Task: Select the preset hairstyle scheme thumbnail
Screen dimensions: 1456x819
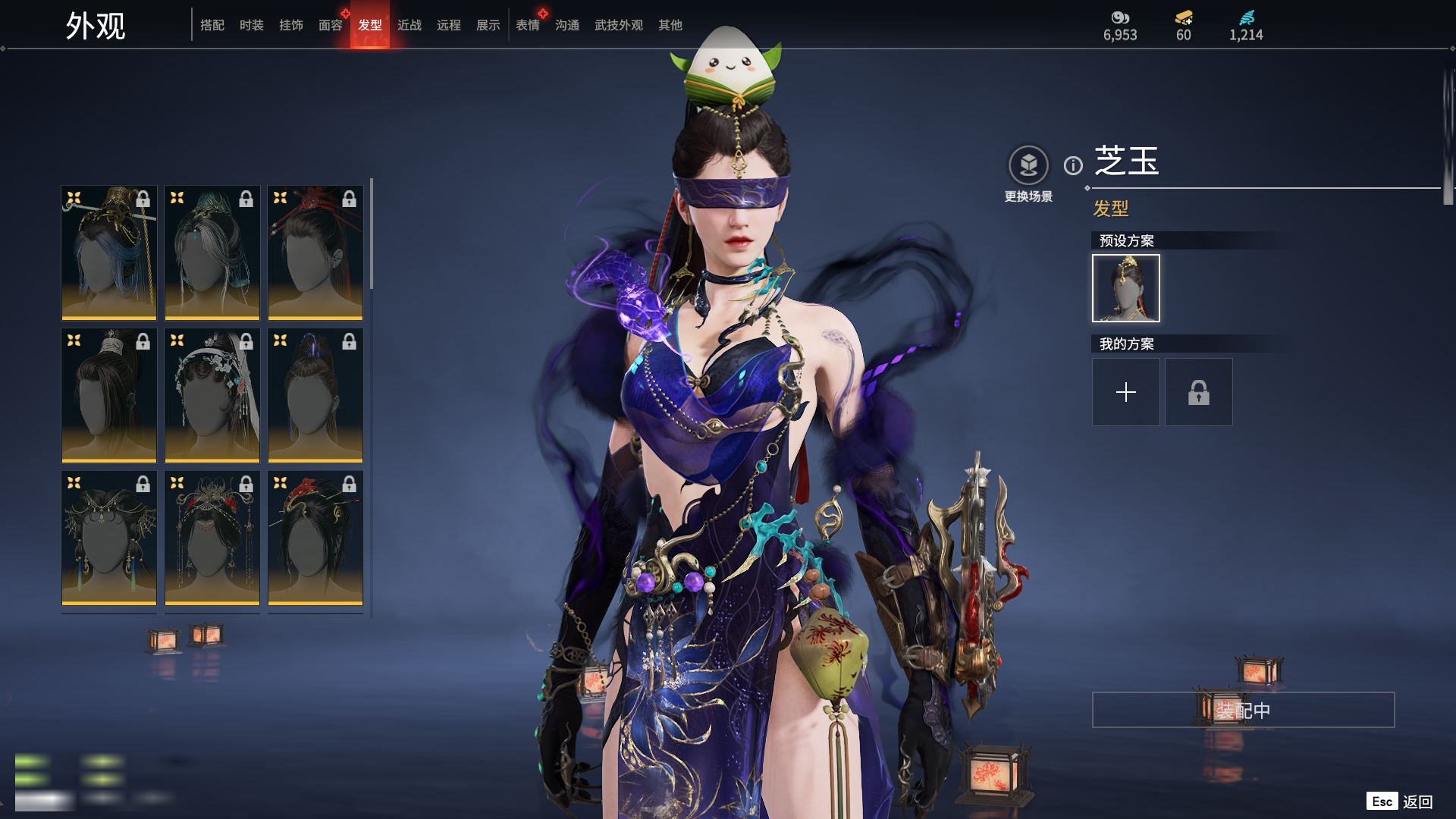Action: 1126,288
